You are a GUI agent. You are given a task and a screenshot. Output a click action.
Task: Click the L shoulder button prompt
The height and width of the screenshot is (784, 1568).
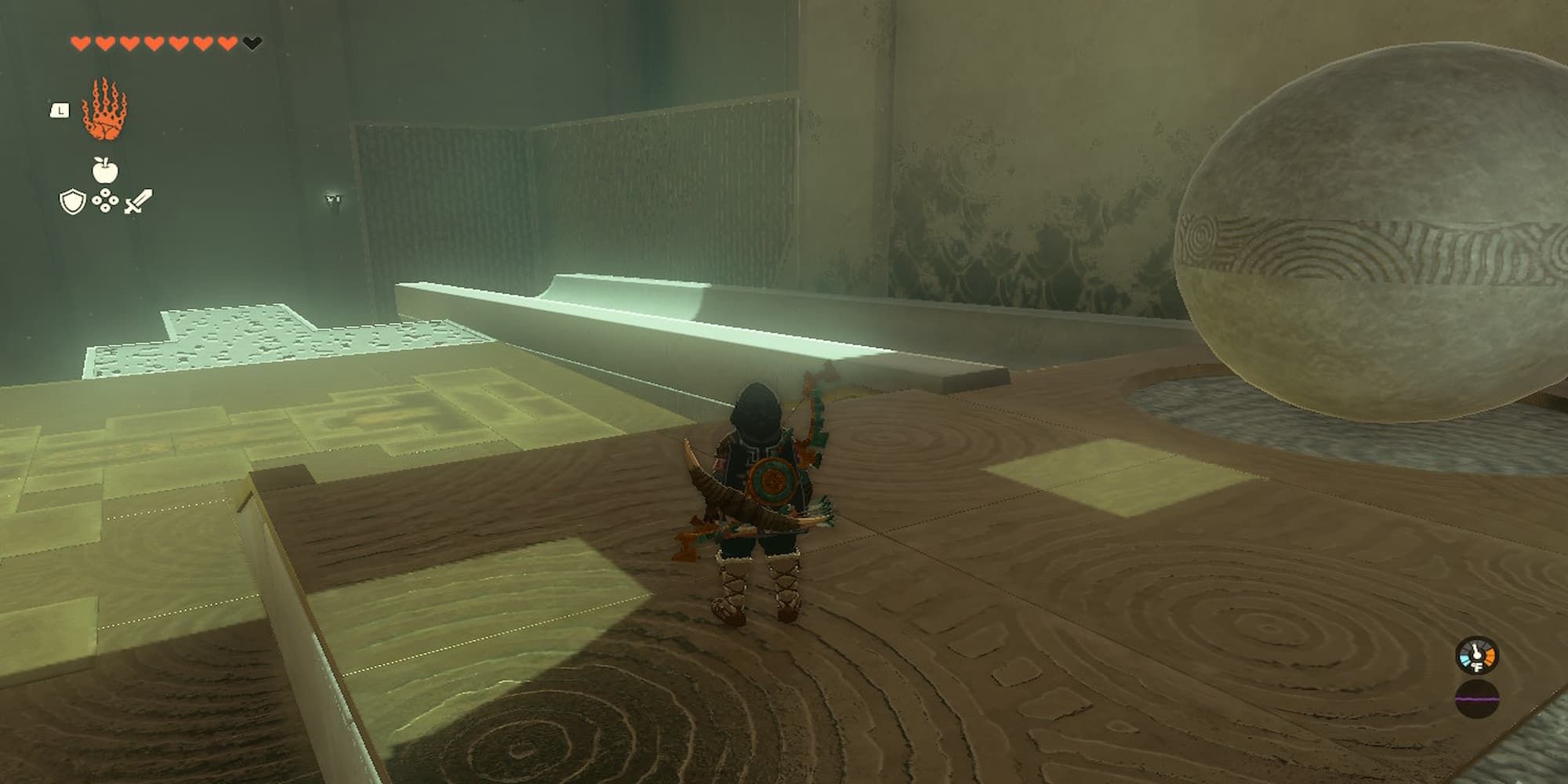coord(59,111)
